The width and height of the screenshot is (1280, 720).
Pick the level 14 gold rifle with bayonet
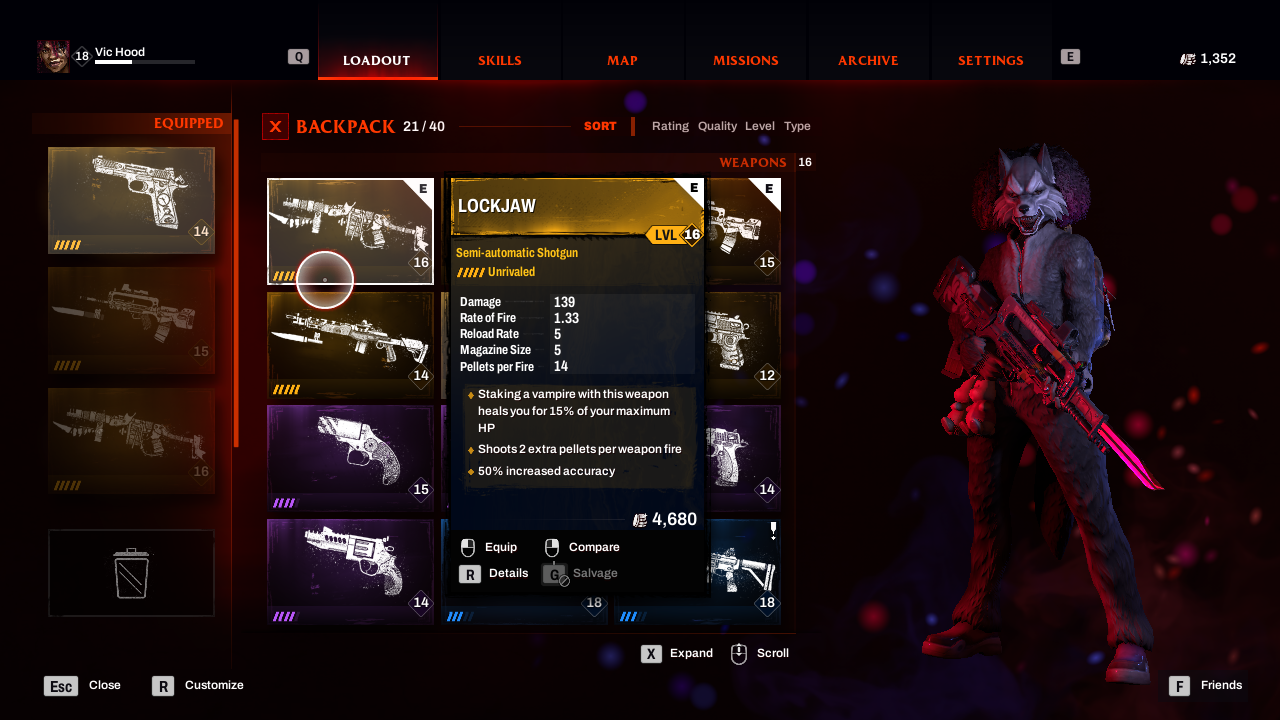tap(350, 344)
